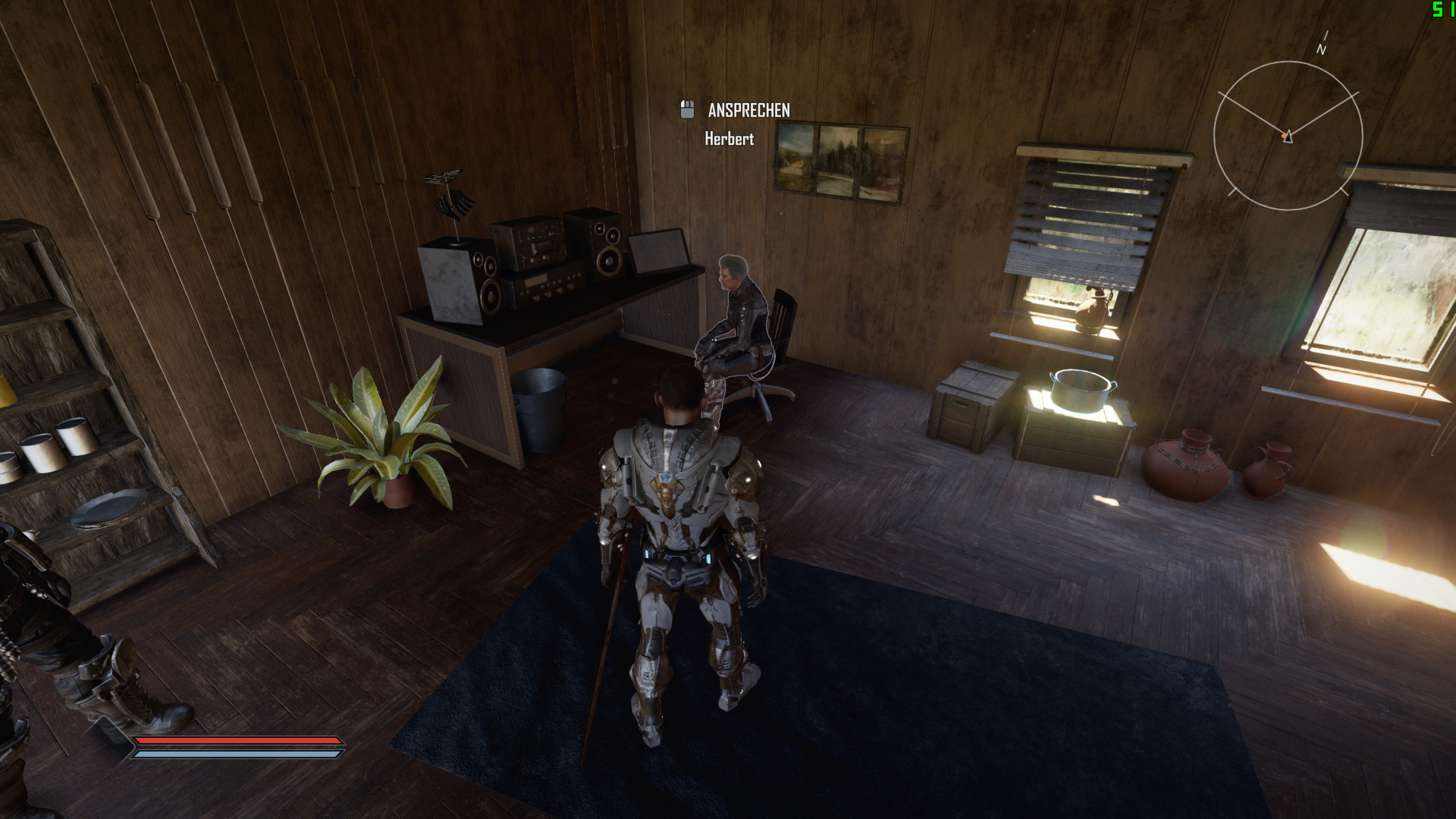Select the name label Herbert
1456x819 pixels.
pos(729,140)
